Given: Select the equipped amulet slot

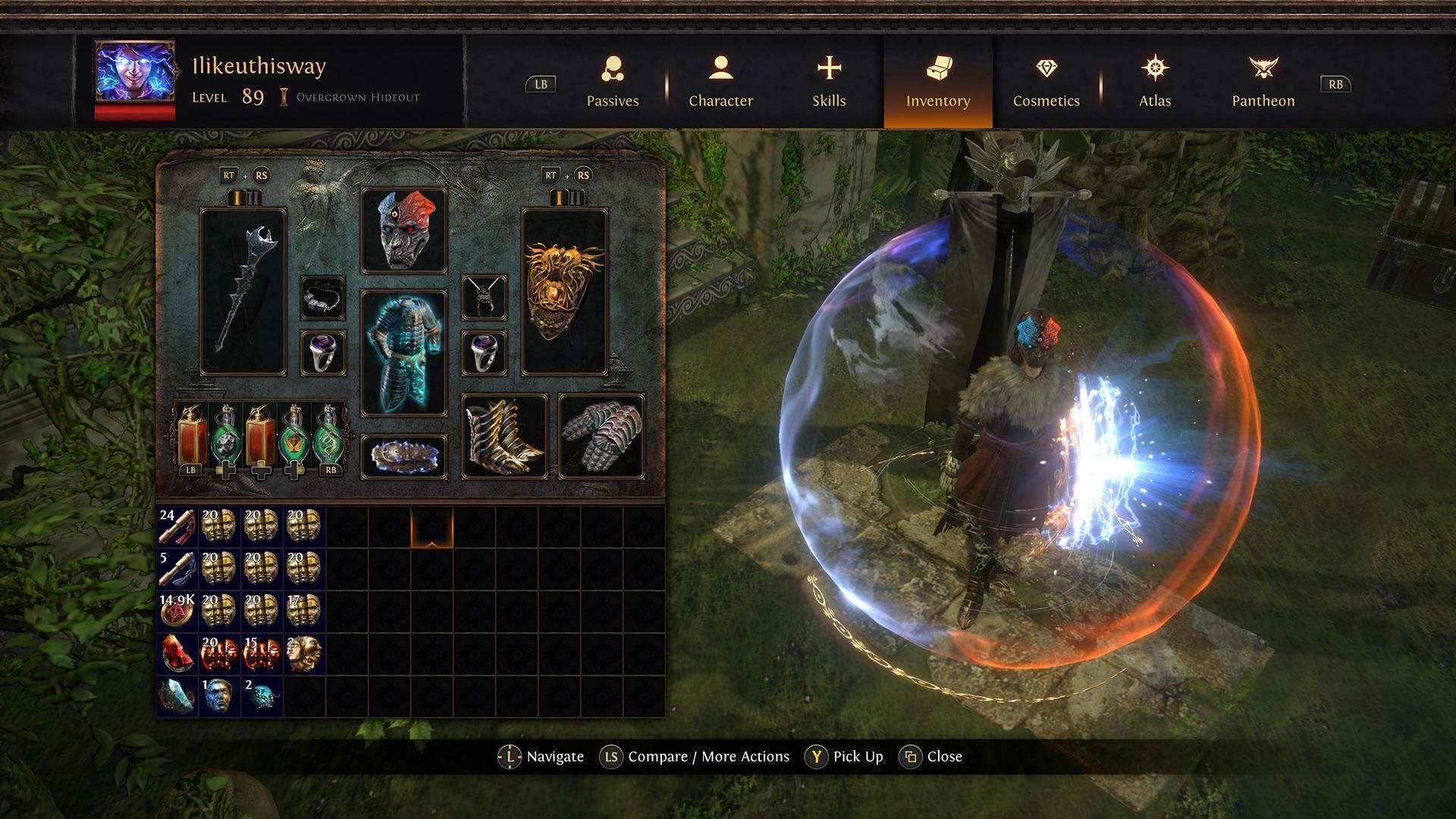Looking at the screenshot, I should (x=484, y=297).
